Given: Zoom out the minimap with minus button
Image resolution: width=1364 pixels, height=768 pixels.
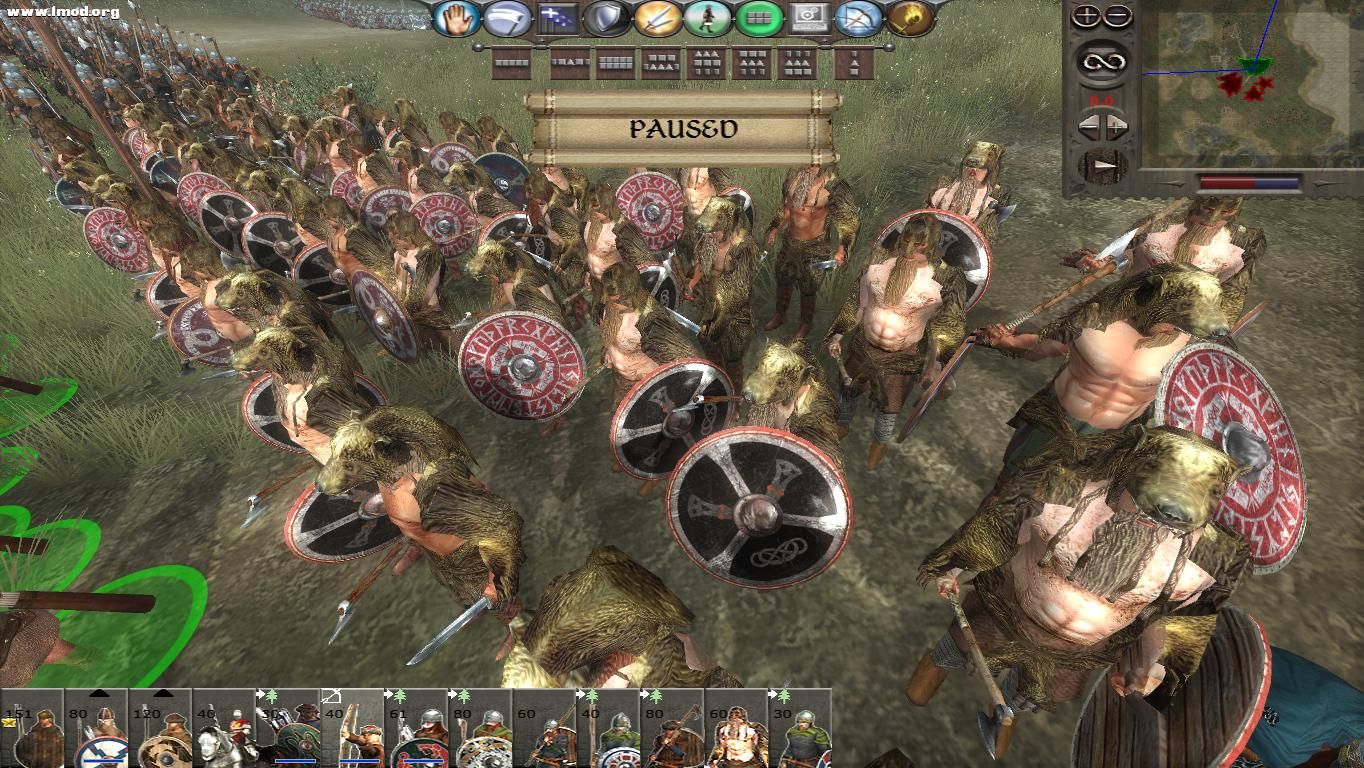Looking at the screenshot, I should pyautogui.click(x=1118, y=16).
